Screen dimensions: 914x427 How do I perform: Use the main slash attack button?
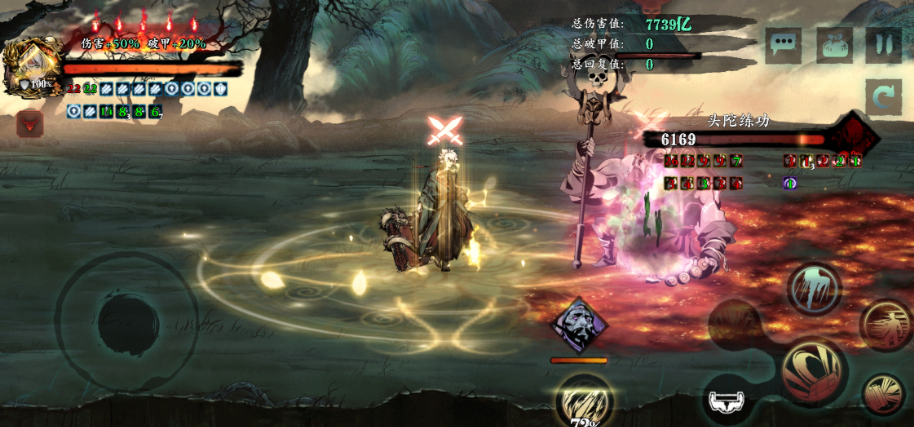click(x=813, y=370)
